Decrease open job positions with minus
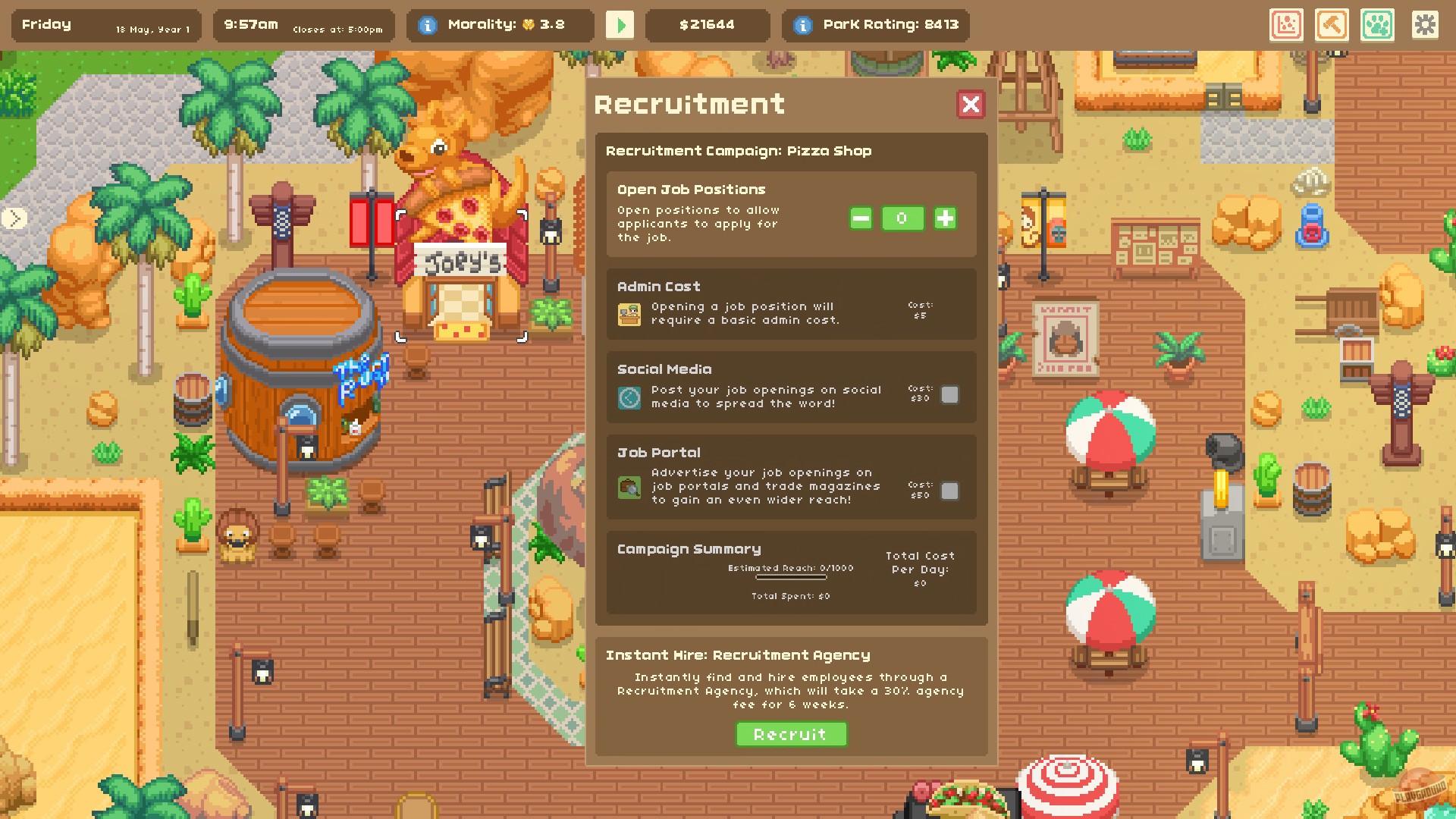This screenshot has width=1456, height=819. point(859,218)
